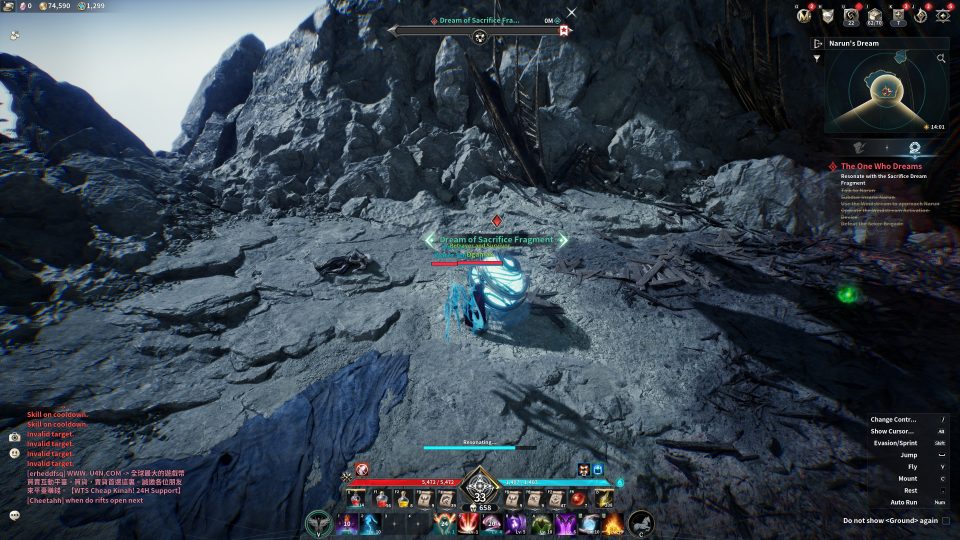This screenshot has width=960, height=540.
Task: Leave Narun's Dream via exit icon
Action: coord(818,44)
